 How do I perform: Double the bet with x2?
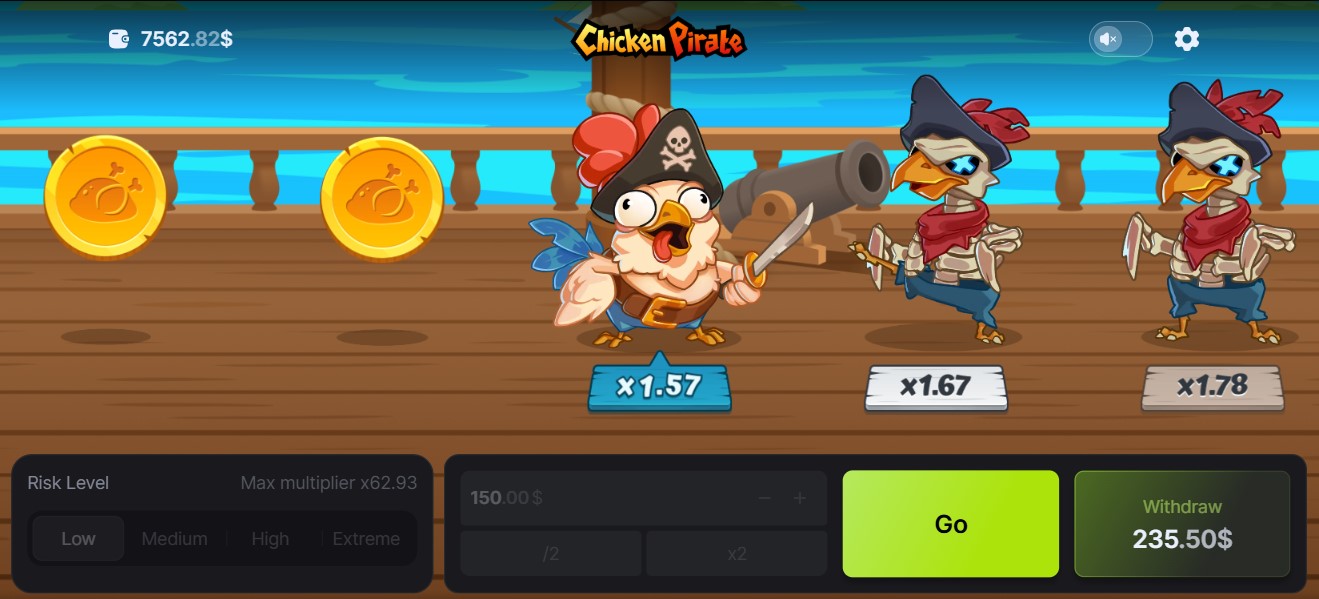737,554
